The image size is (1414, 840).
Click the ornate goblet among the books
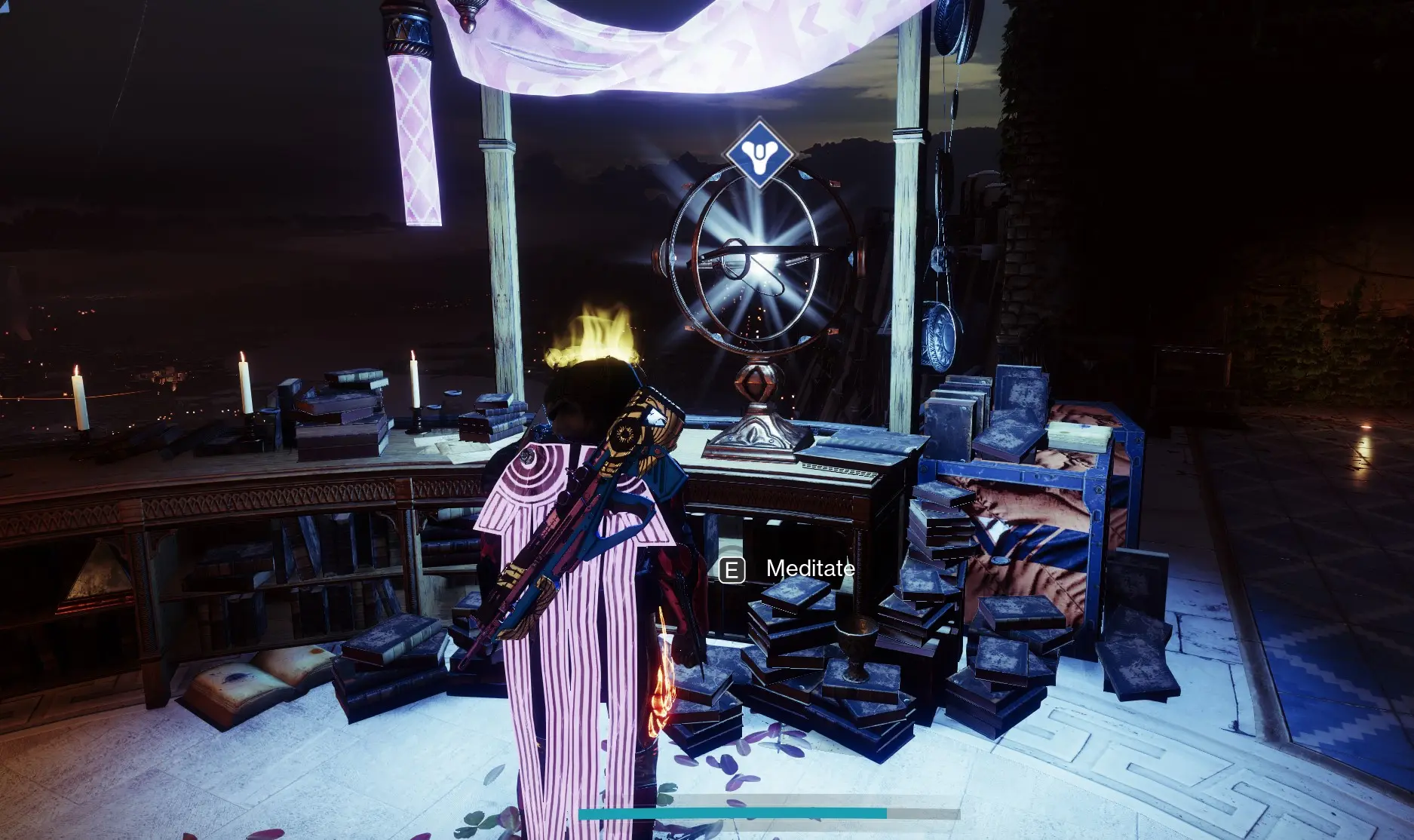tap(856, 645)
